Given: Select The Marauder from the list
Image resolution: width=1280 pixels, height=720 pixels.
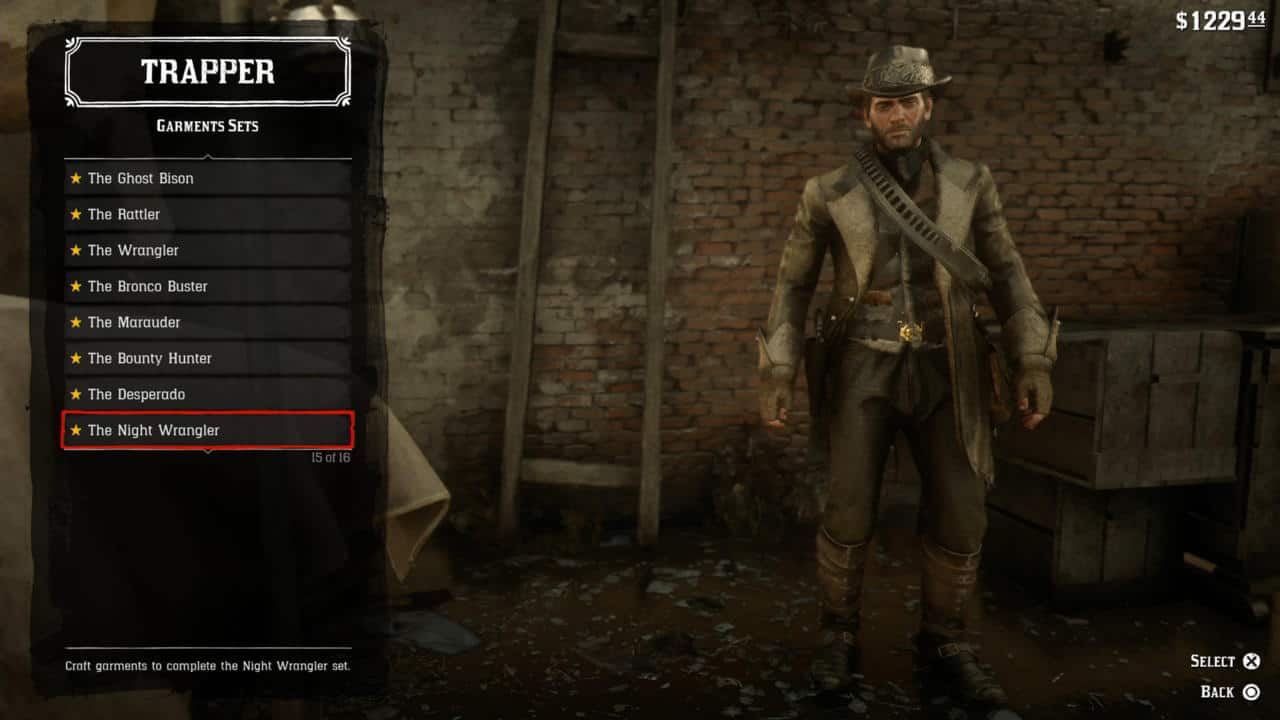Looking at the screenshot, I should (208, 322).
